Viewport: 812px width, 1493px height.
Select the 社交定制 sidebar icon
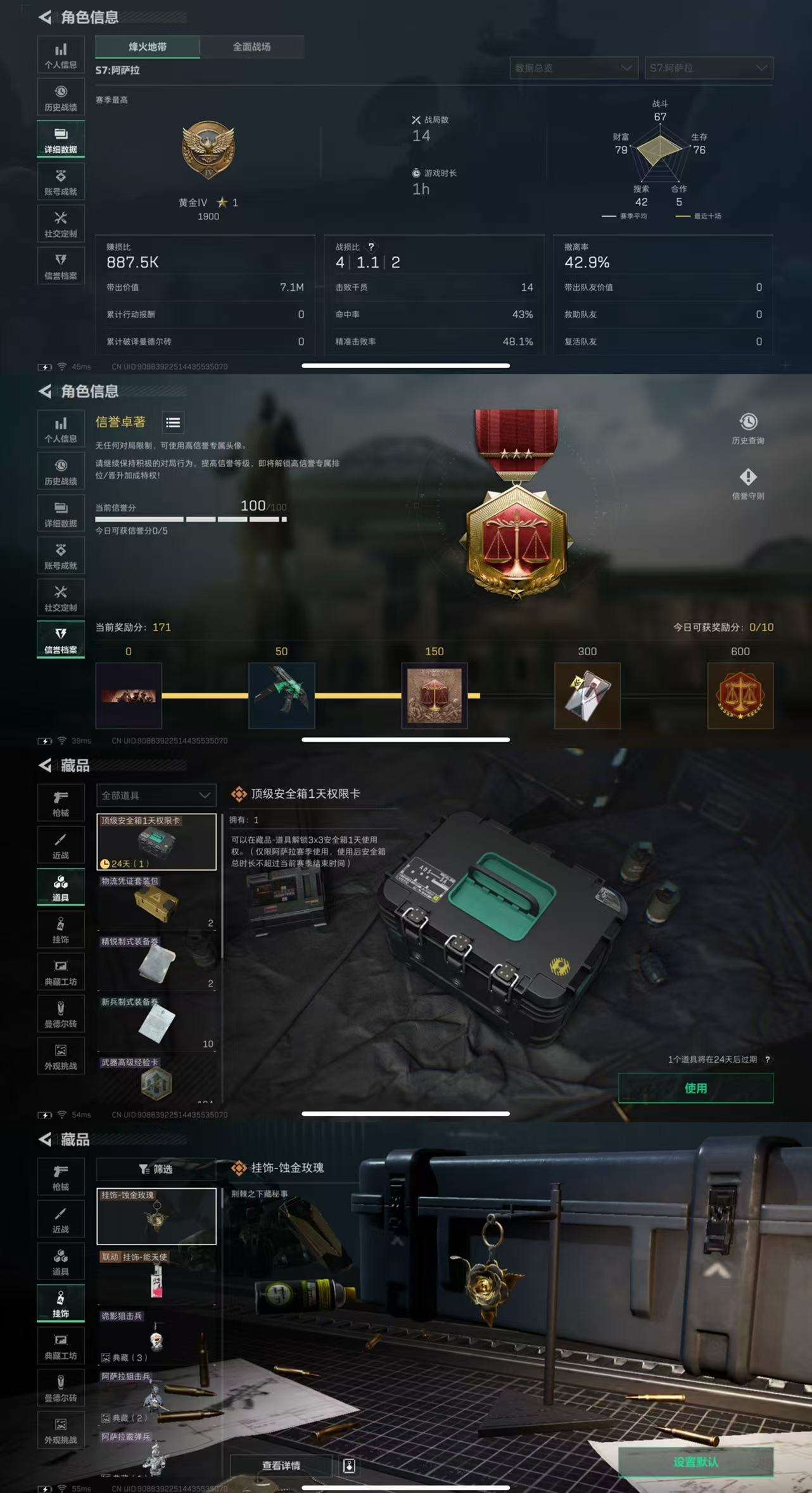61,223
